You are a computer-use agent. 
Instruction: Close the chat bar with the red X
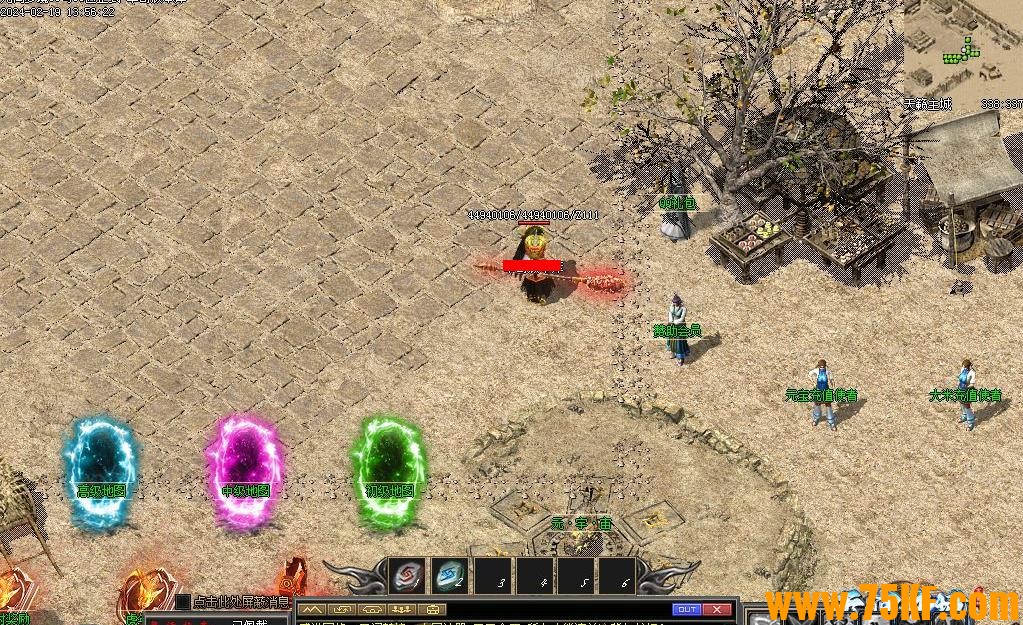[717, 609]
